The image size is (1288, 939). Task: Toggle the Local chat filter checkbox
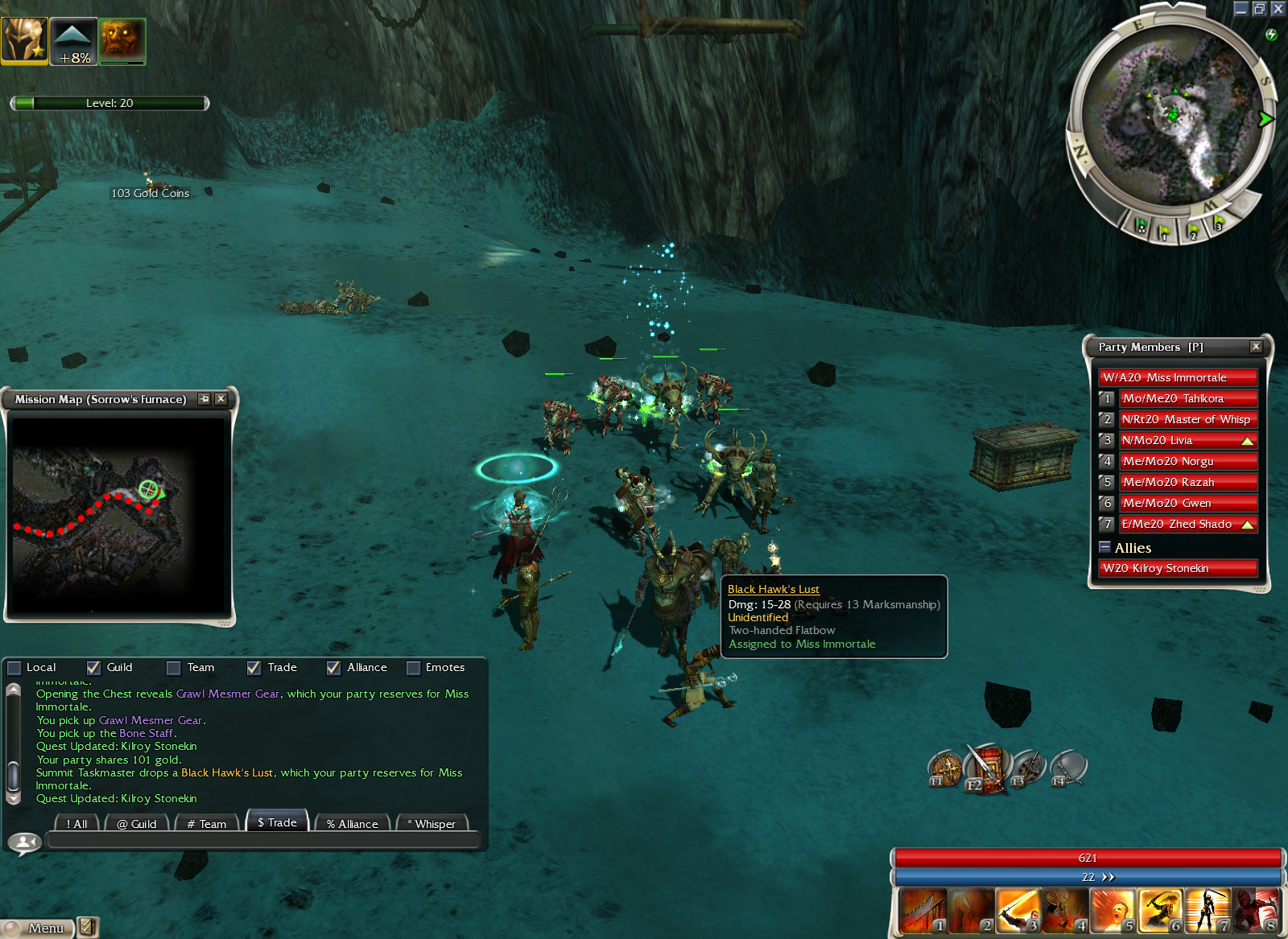14,668
